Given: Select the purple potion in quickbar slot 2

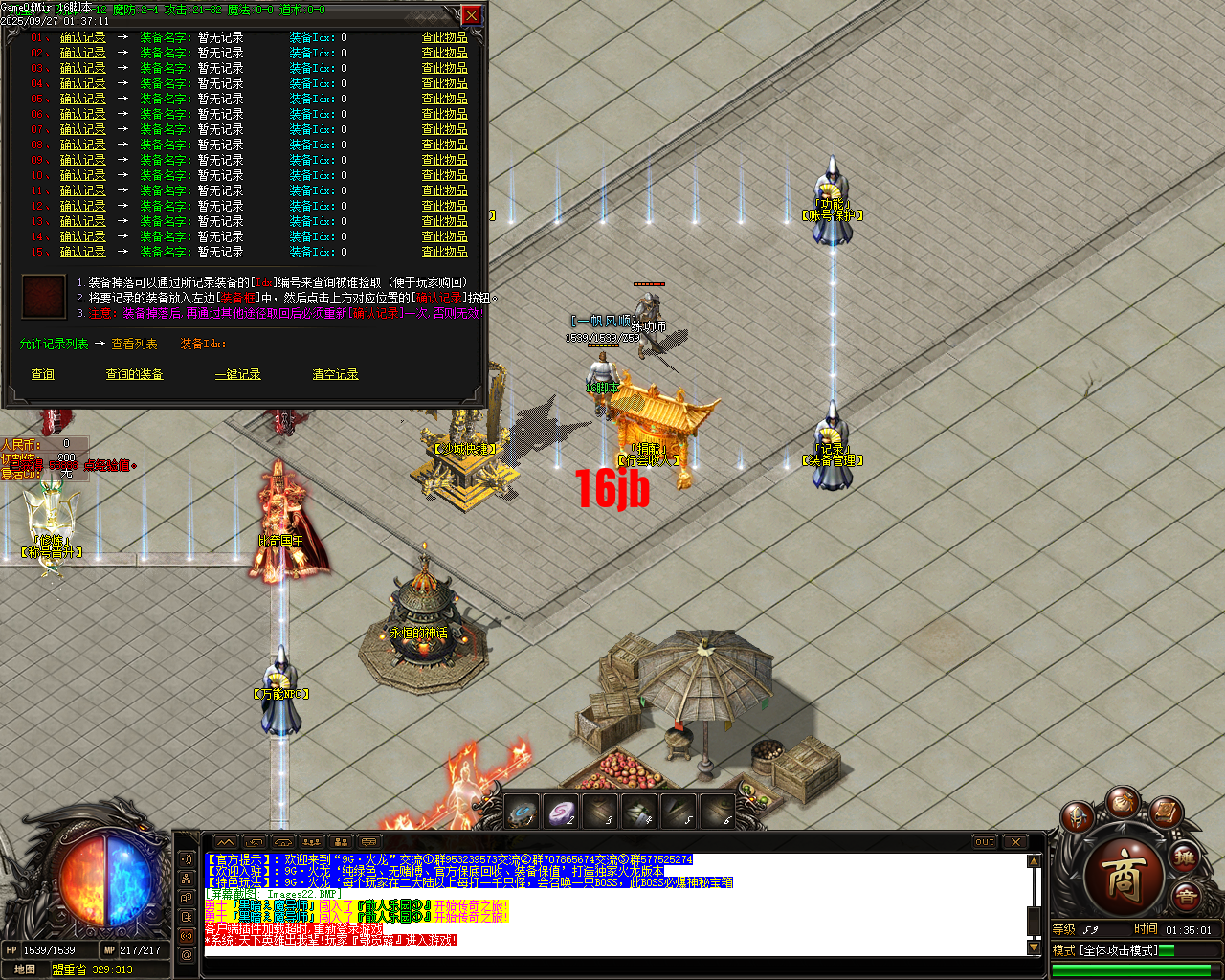Looking at the screenshot, I should (562, 812).
